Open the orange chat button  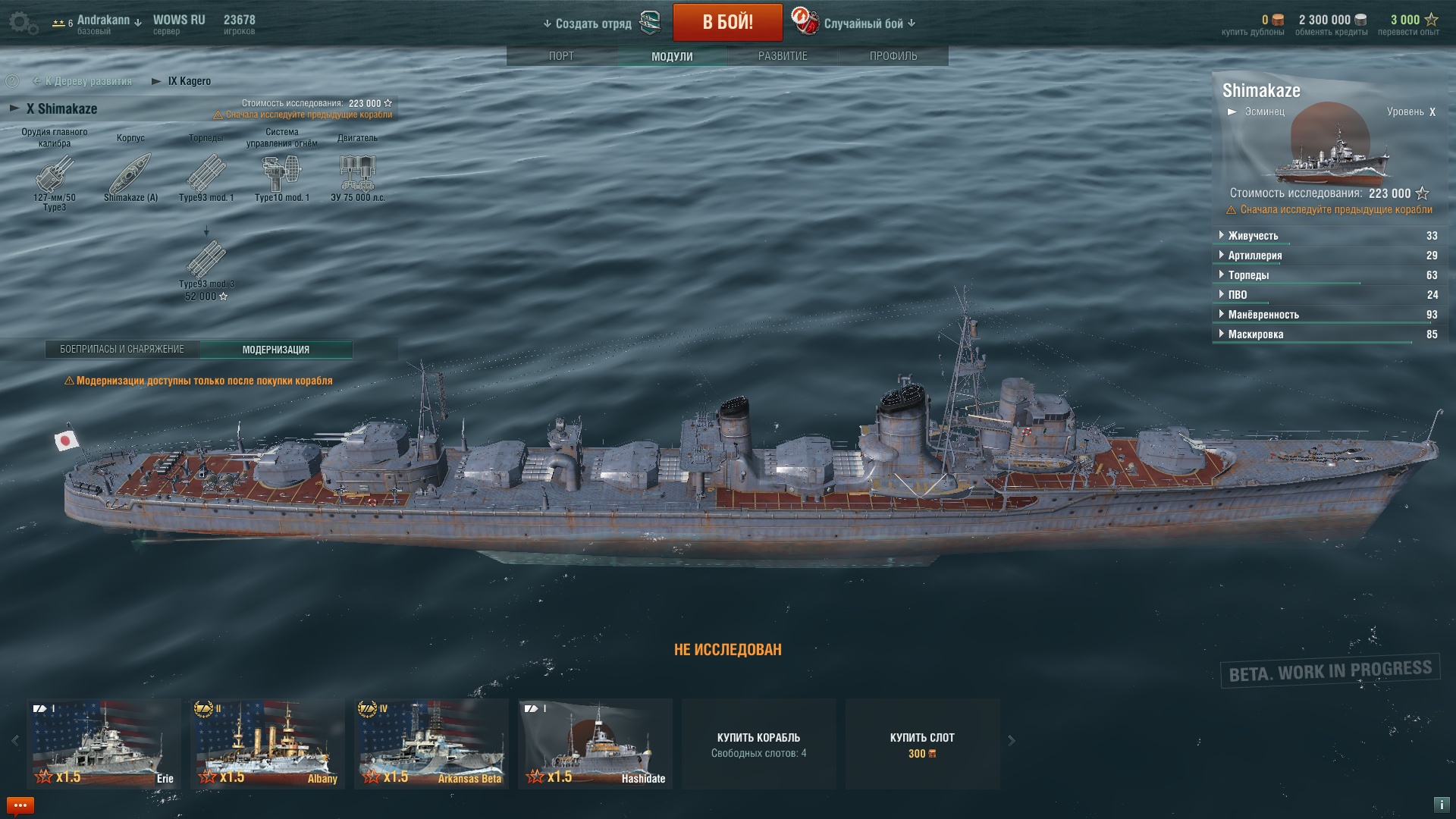click(20, 805)
